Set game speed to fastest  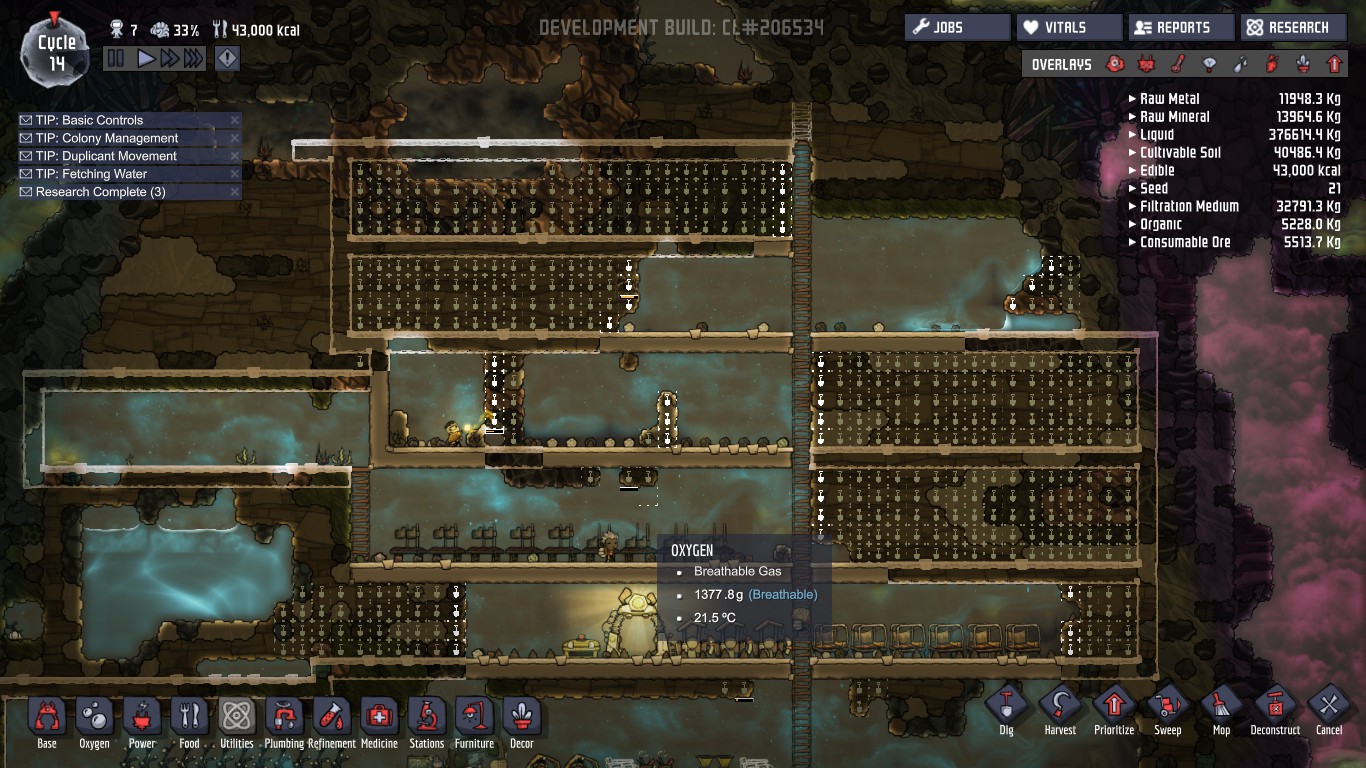pyautogui.click(x=193, y=59)
